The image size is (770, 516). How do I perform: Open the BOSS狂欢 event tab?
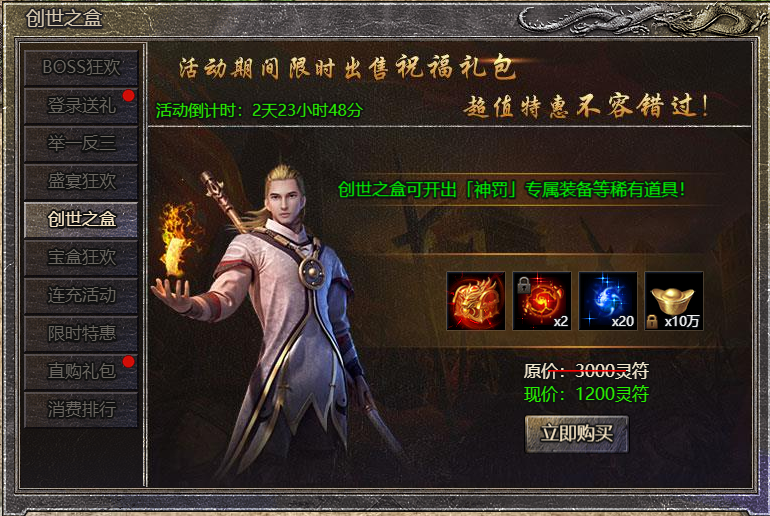click(81, 67)
